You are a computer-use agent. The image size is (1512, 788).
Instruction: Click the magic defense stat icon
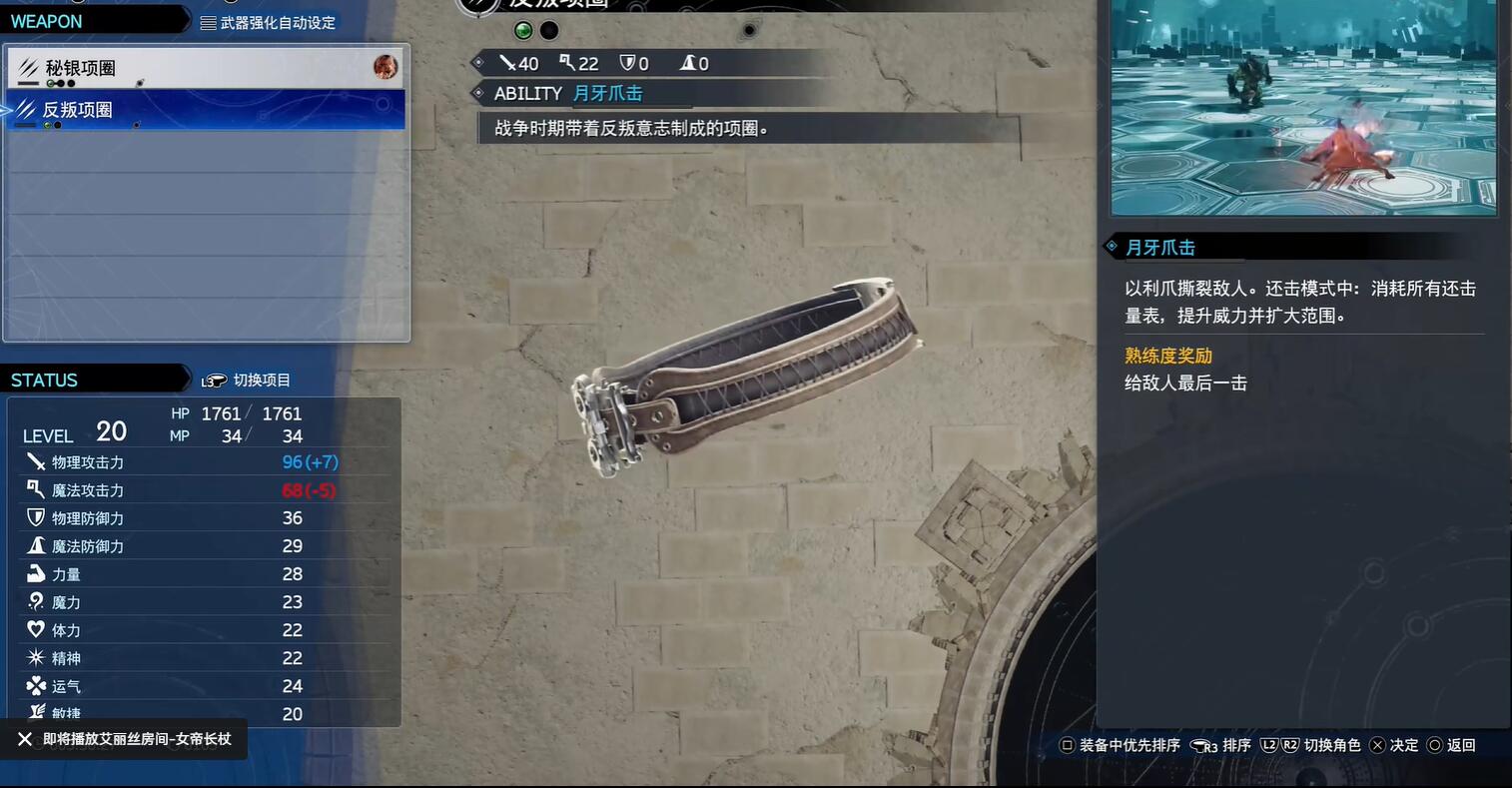[x=34, y=545]
